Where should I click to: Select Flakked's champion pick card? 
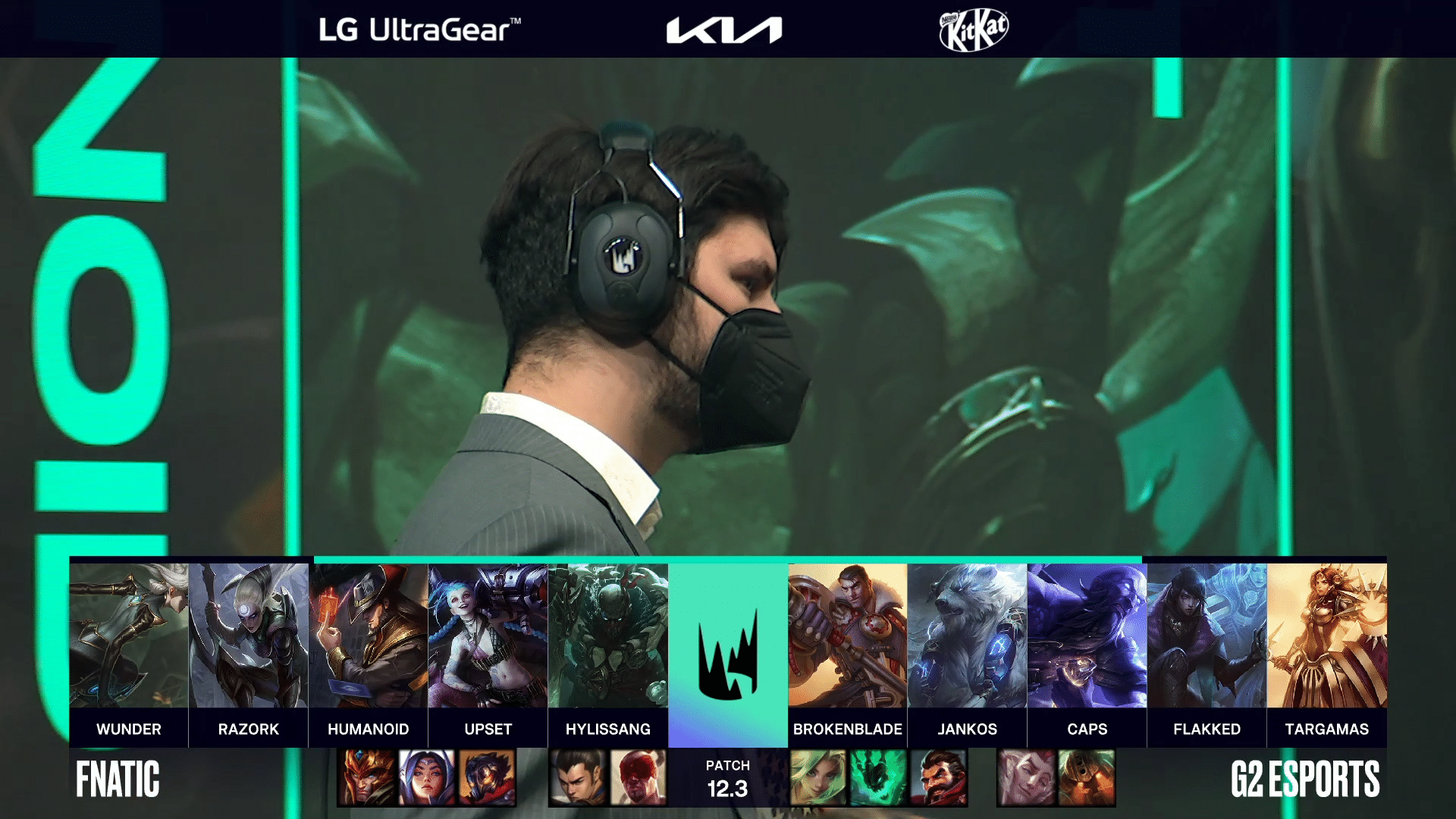[x=1207, y=637]
